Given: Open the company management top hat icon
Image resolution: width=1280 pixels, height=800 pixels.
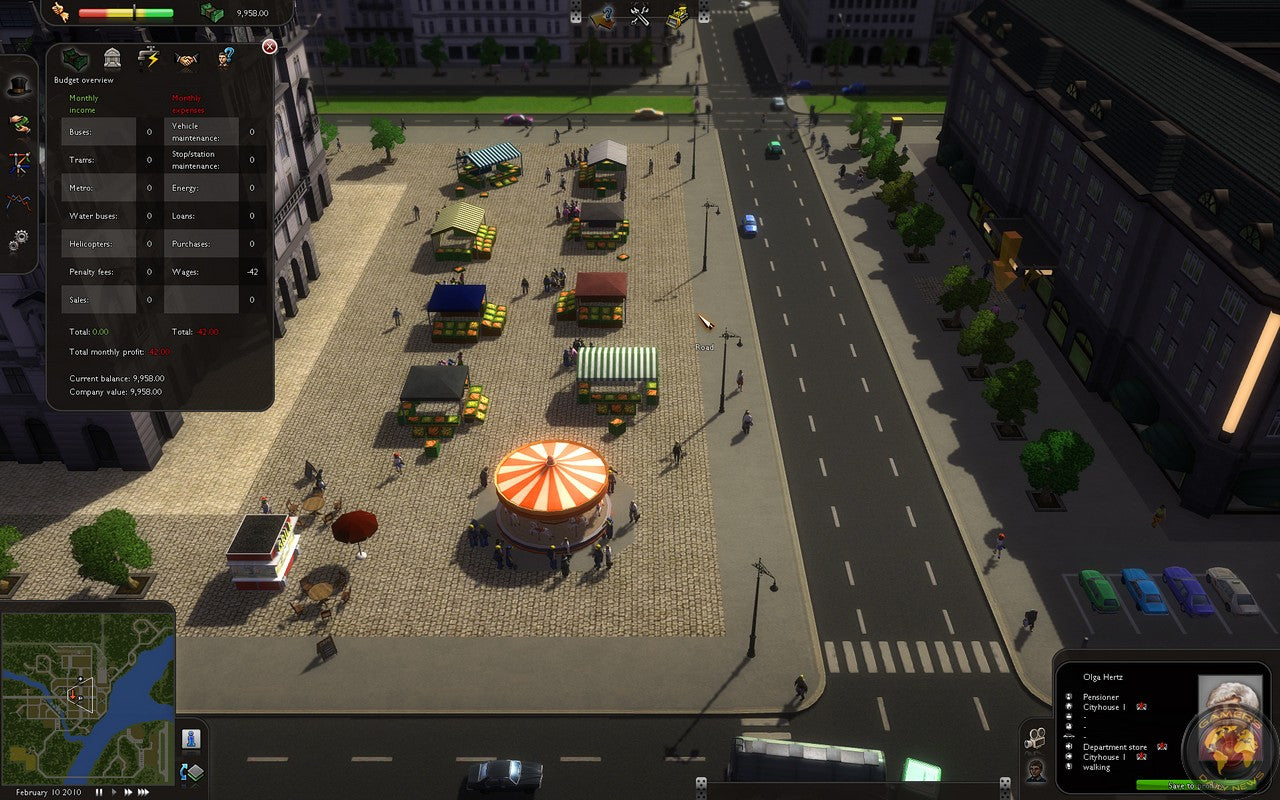Looking at the screenshot, I should coord(19,86).
